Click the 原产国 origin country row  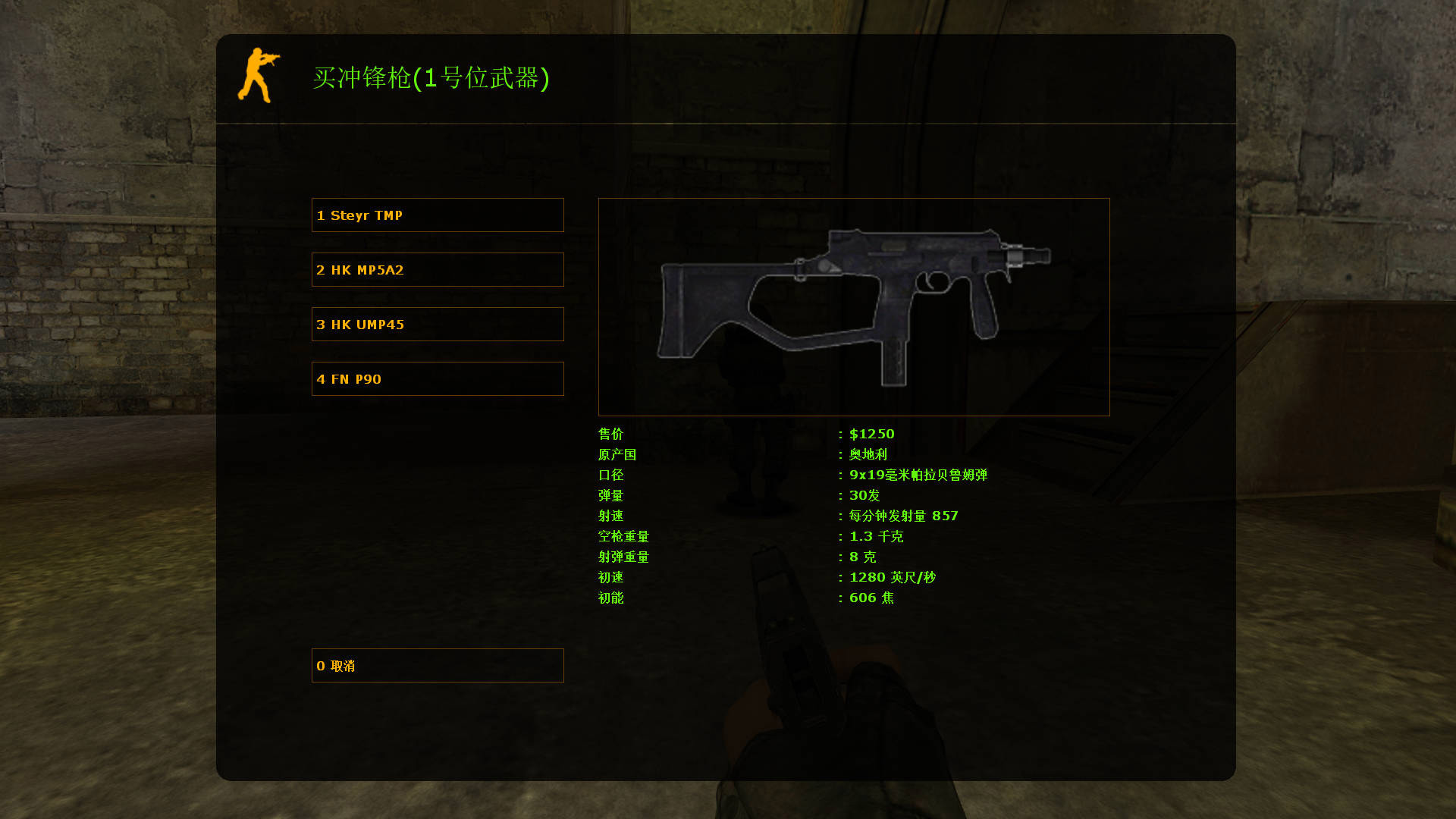[x=617, y=454]
